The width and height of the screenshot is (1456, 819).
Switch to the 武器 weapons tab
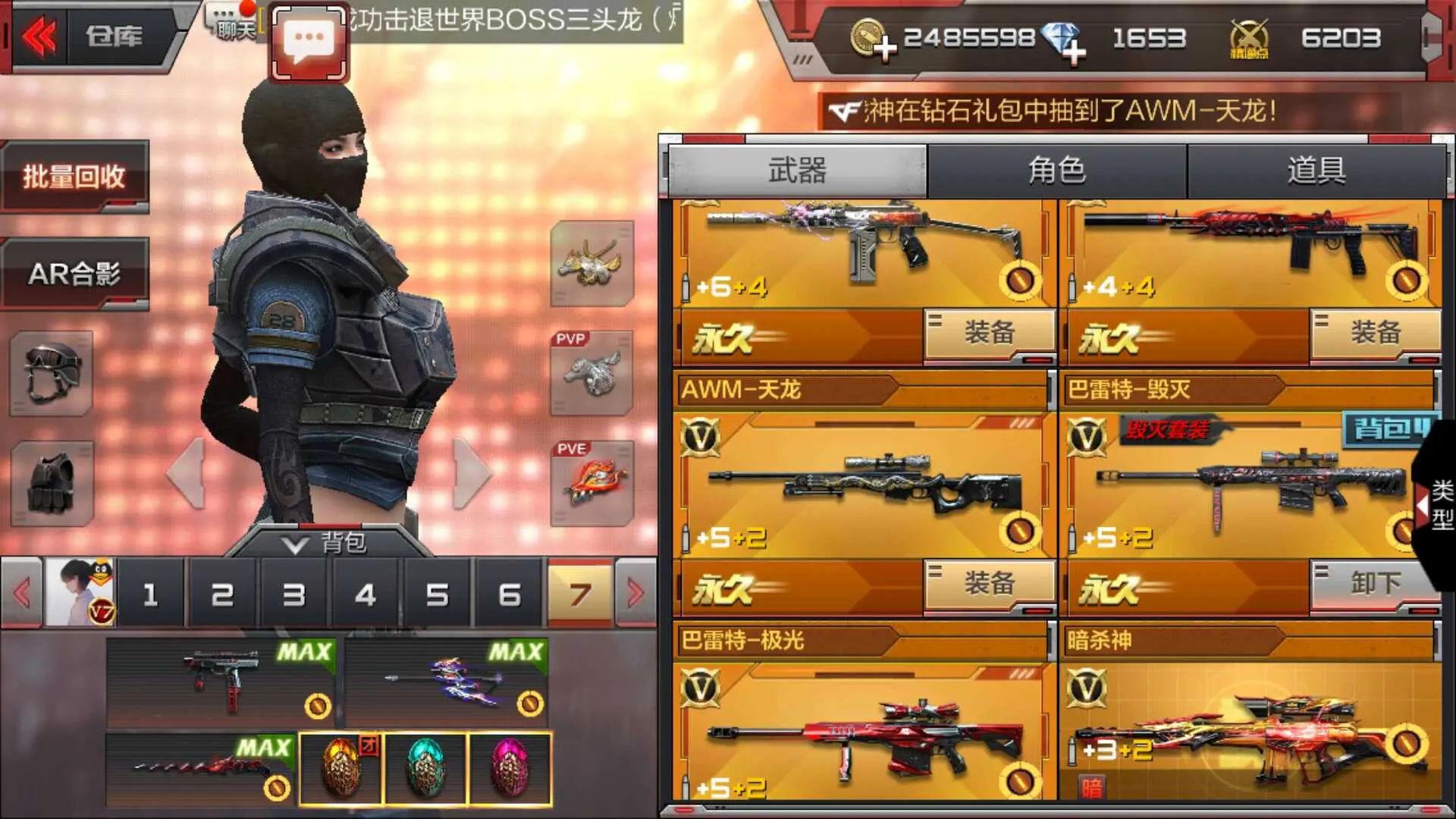(x=797, y=170)
